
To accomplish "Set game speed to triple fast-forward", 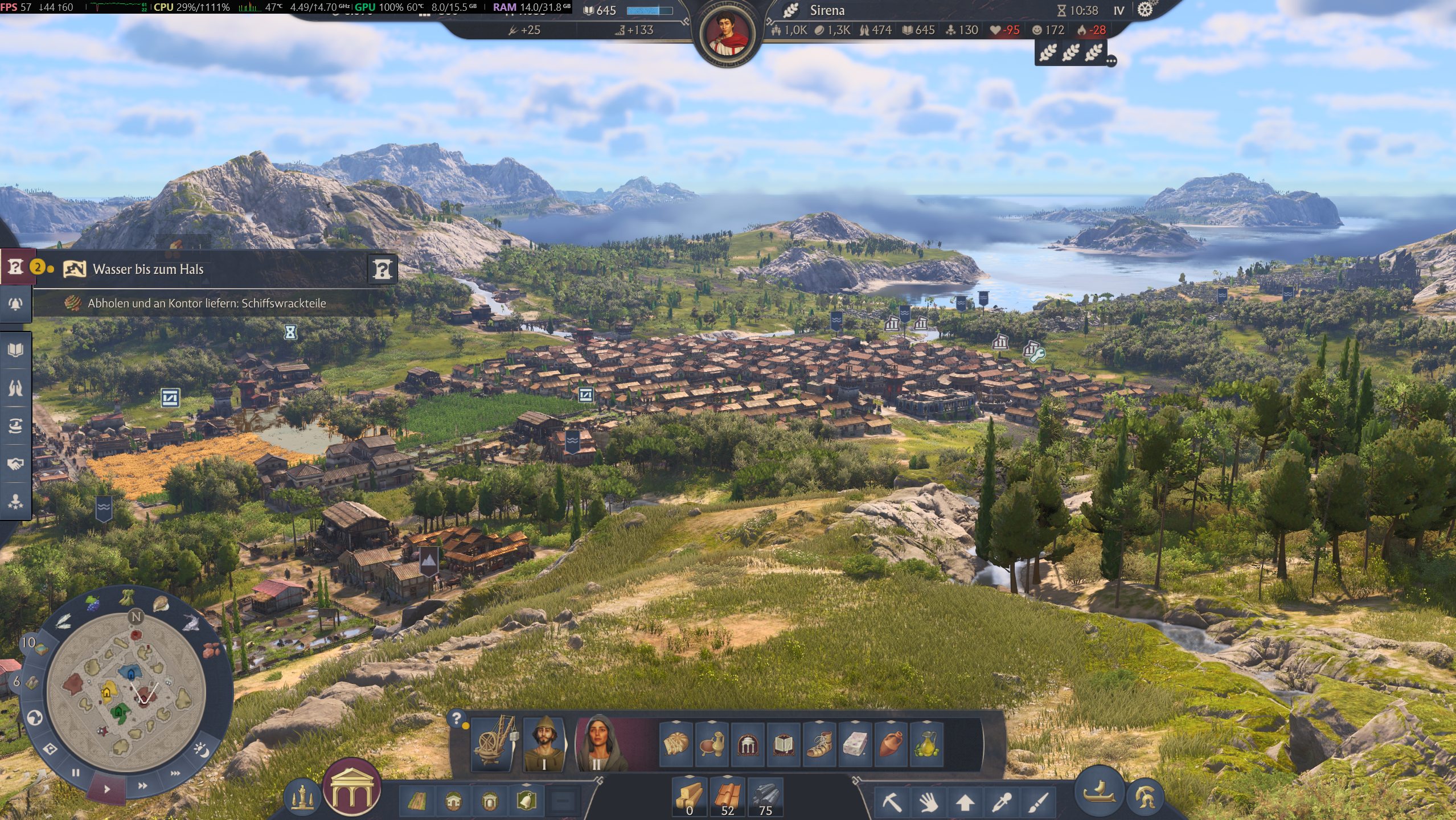I will tap(175, 773).
